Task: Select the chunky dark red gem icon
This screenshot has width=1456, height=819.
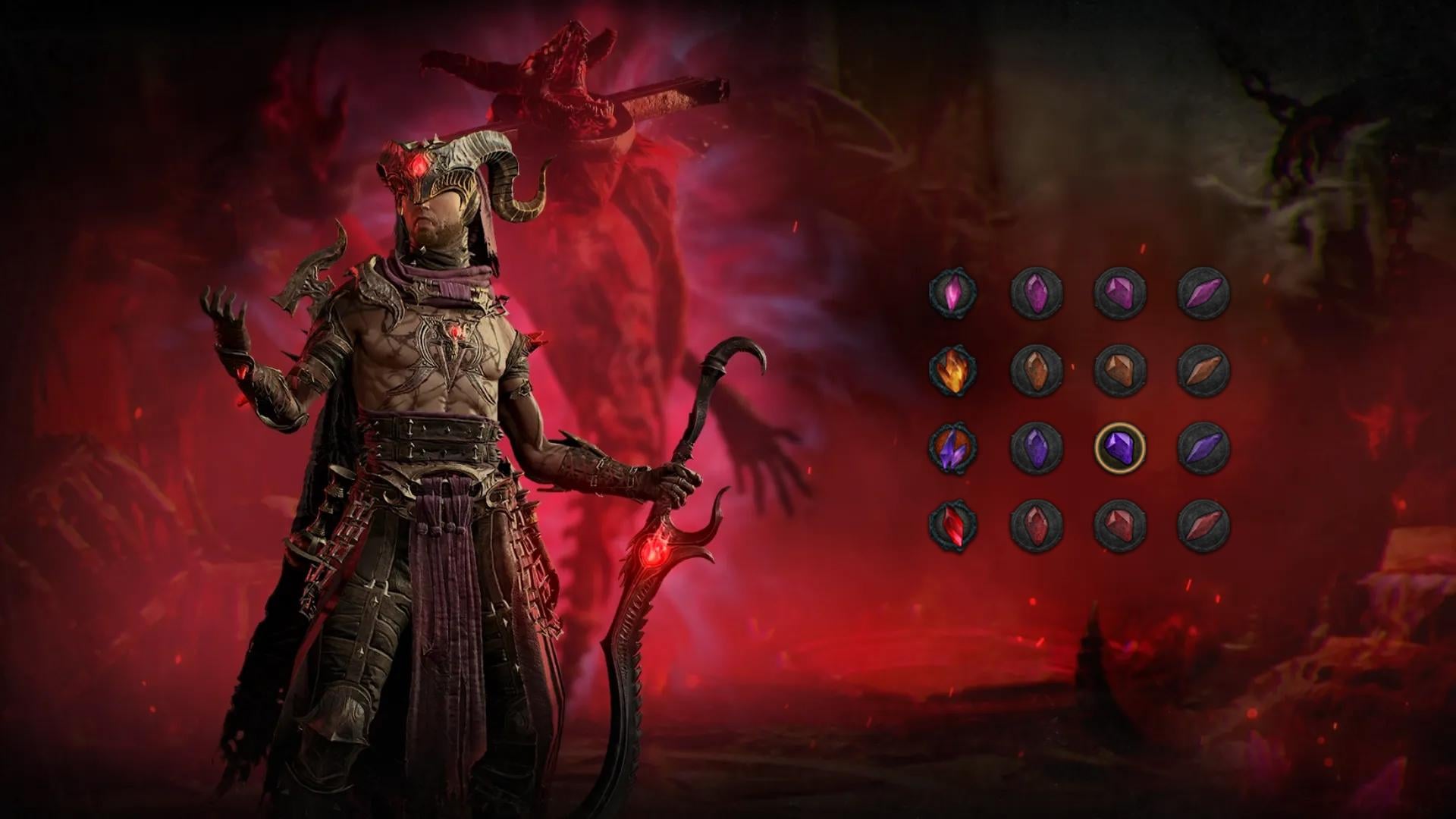Action: click(1120, 526)
